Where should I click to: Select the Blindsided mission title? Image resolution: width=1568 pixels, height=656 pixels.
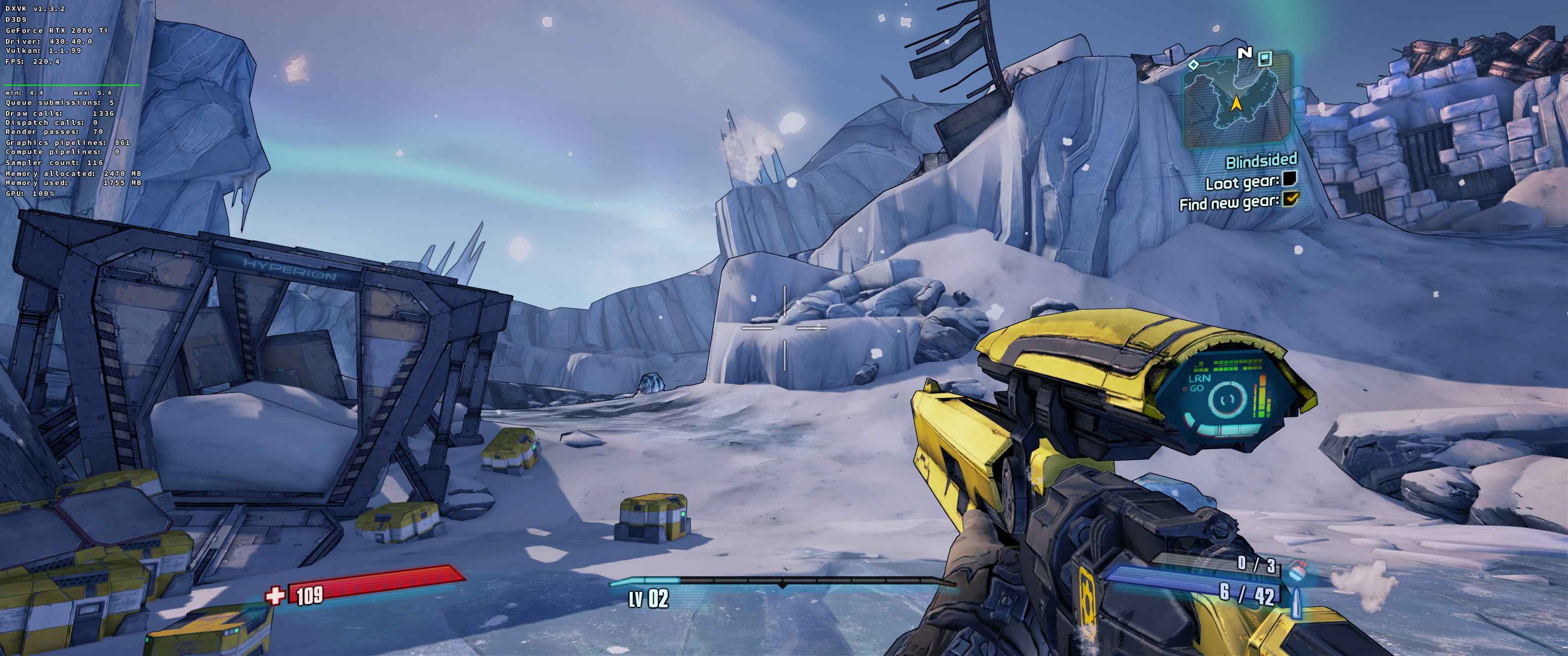[x=1261, y=161]
